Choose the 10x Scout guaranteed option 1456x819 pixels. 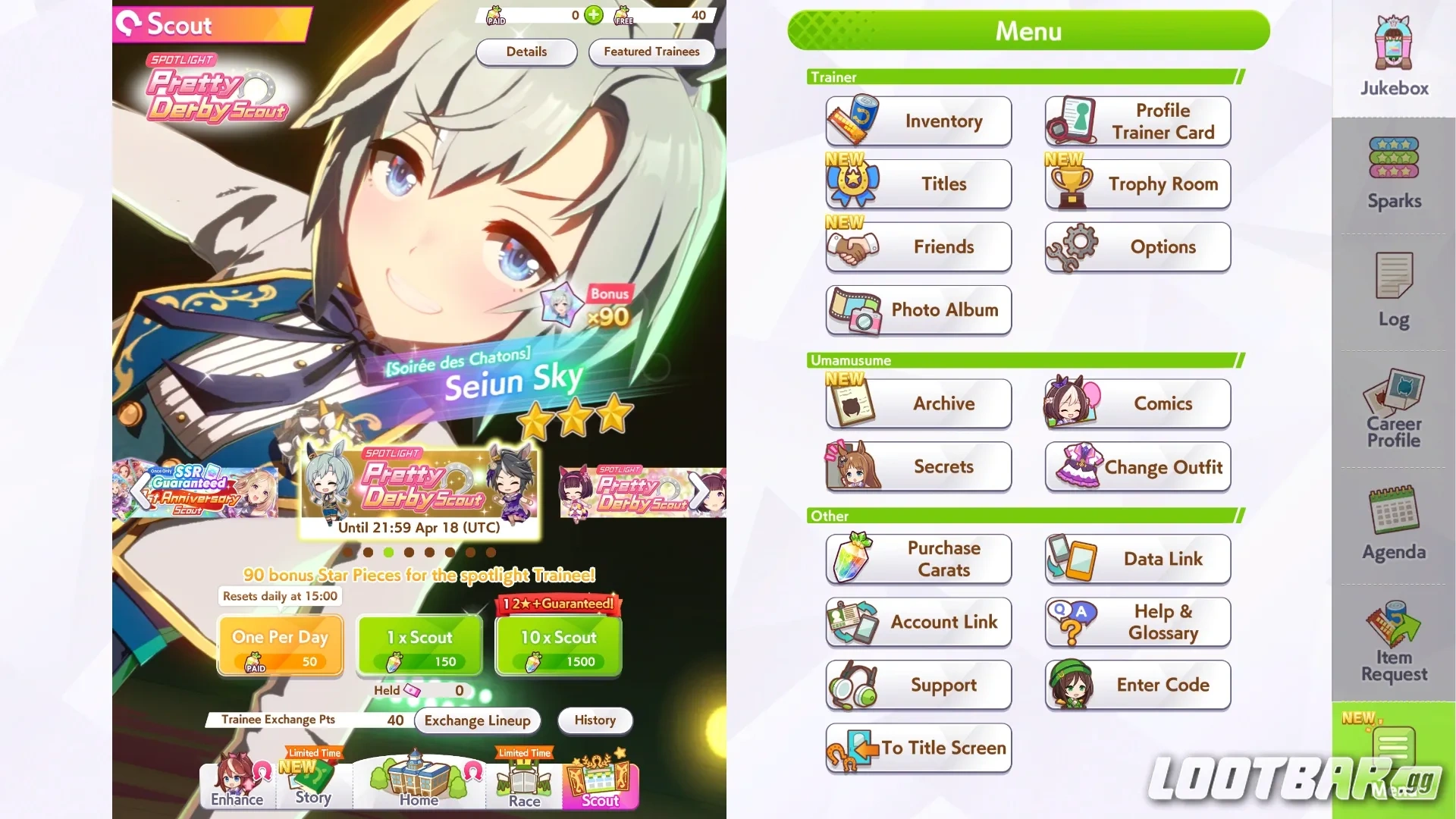pyautogui.click(x=558, y=646)
